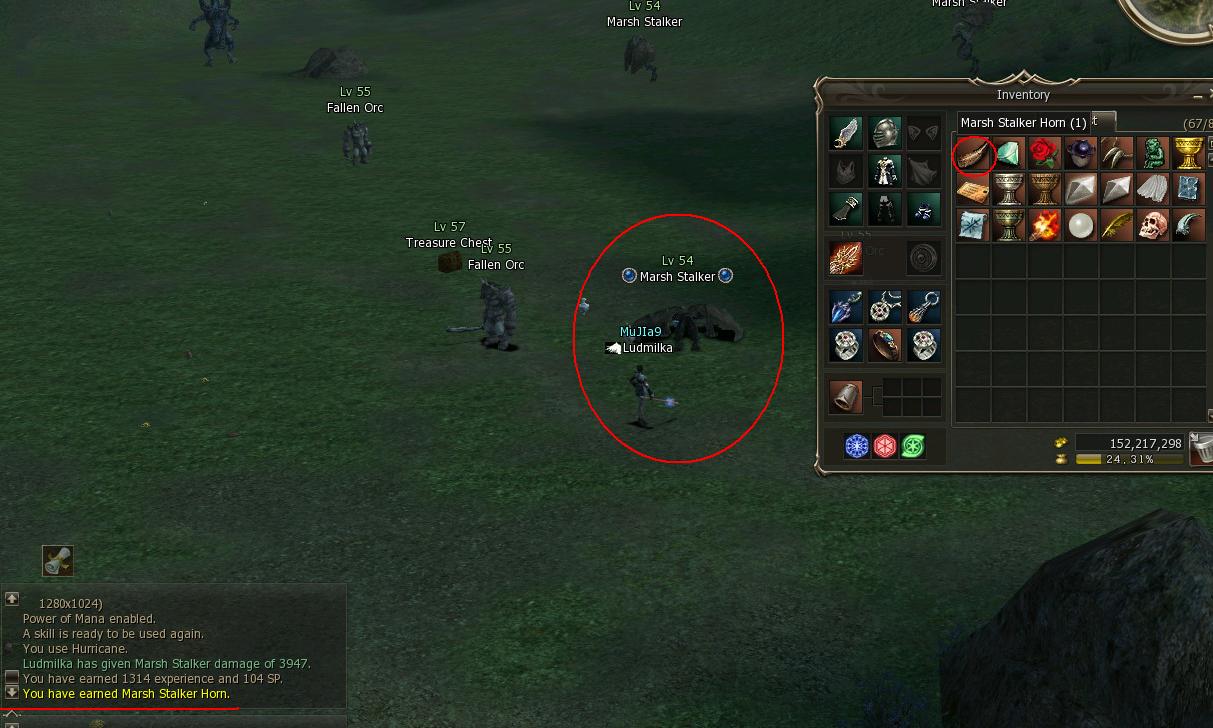Image resolution: width=1213 pixels, height=728 pixels.
Task: Click the equipped white robe armor
Action: pyautogui.click(x=884, y=171)
